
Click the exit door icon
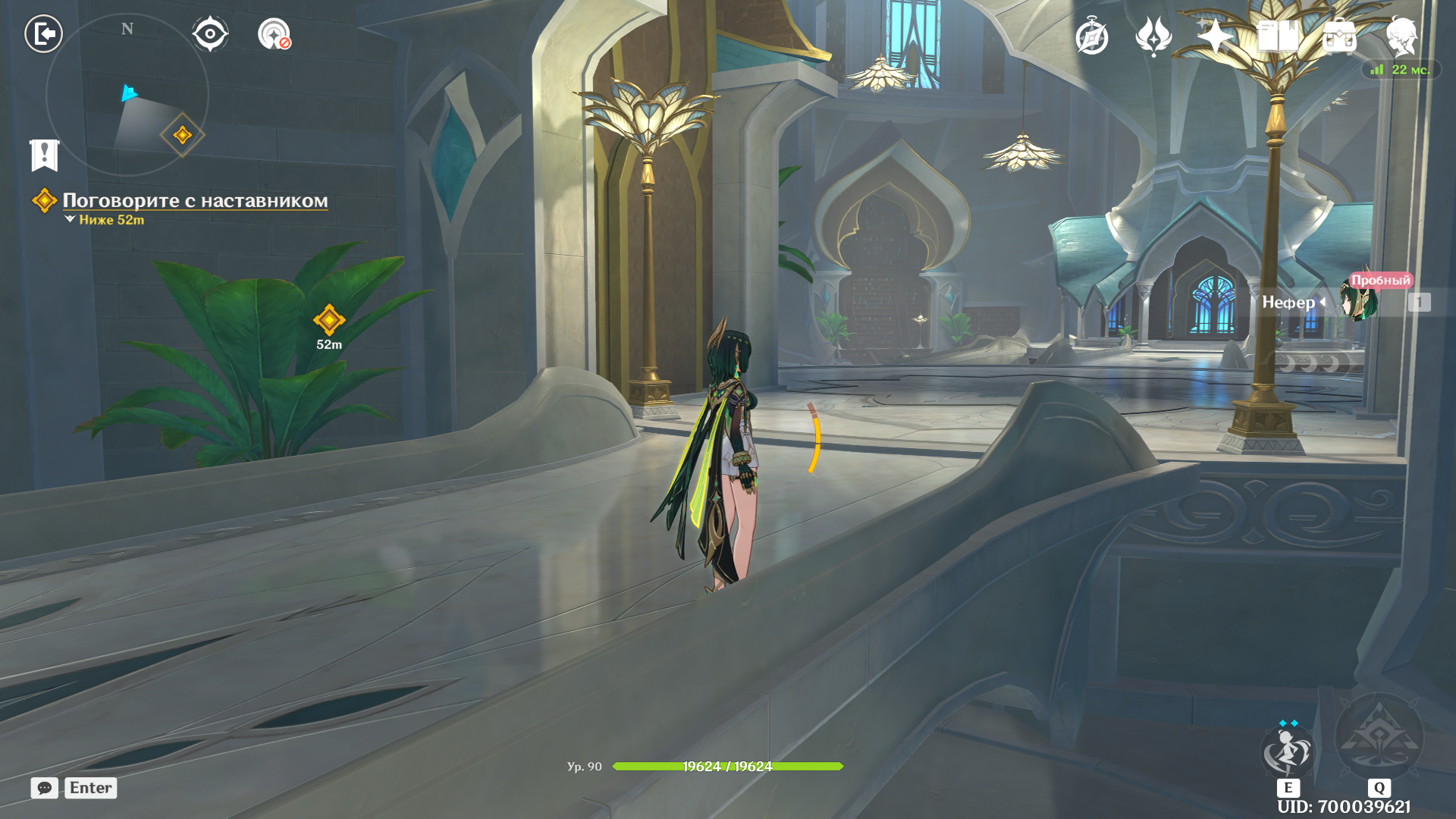click(43, 34)
